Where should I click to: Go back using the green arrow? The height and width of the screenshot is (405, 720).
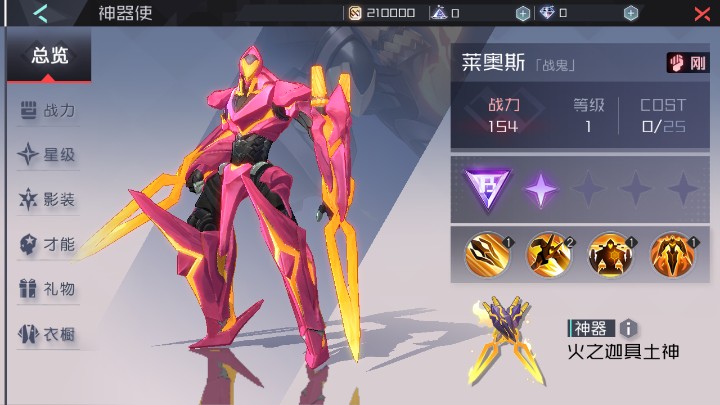(40, 13)
